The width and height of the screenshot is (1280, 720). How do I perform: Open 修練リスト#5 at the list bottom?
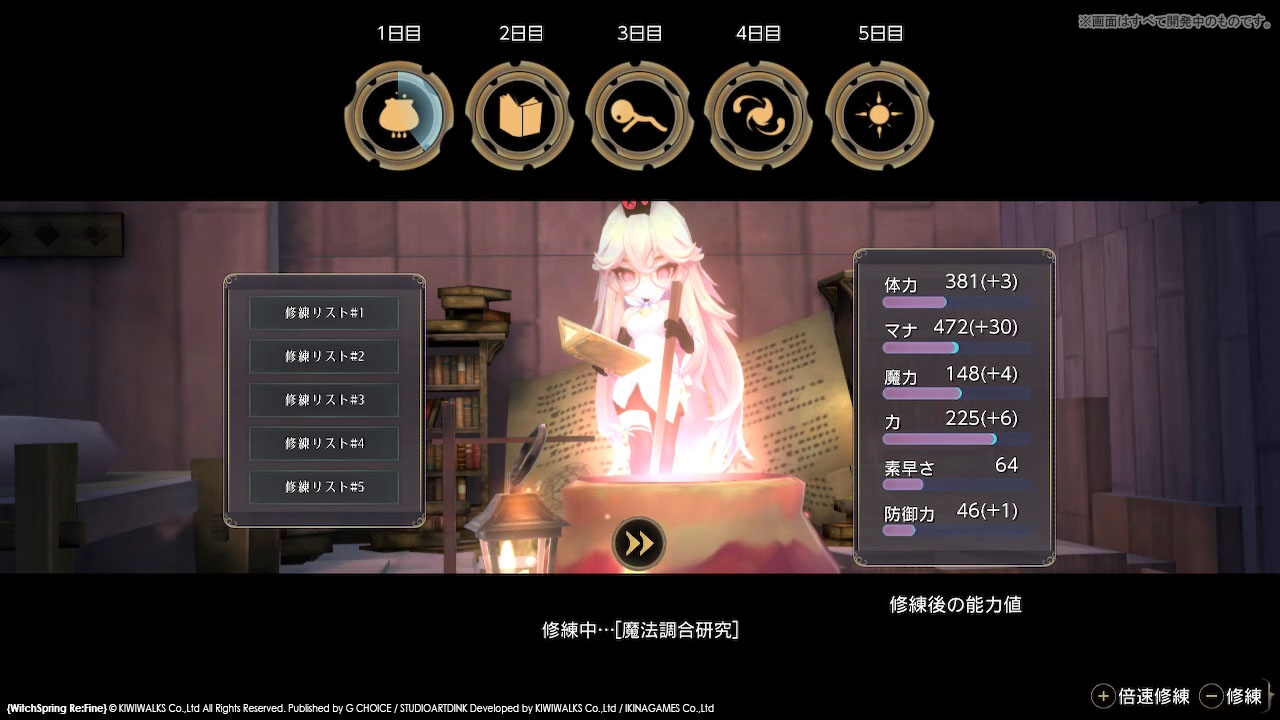click(323, 487)
